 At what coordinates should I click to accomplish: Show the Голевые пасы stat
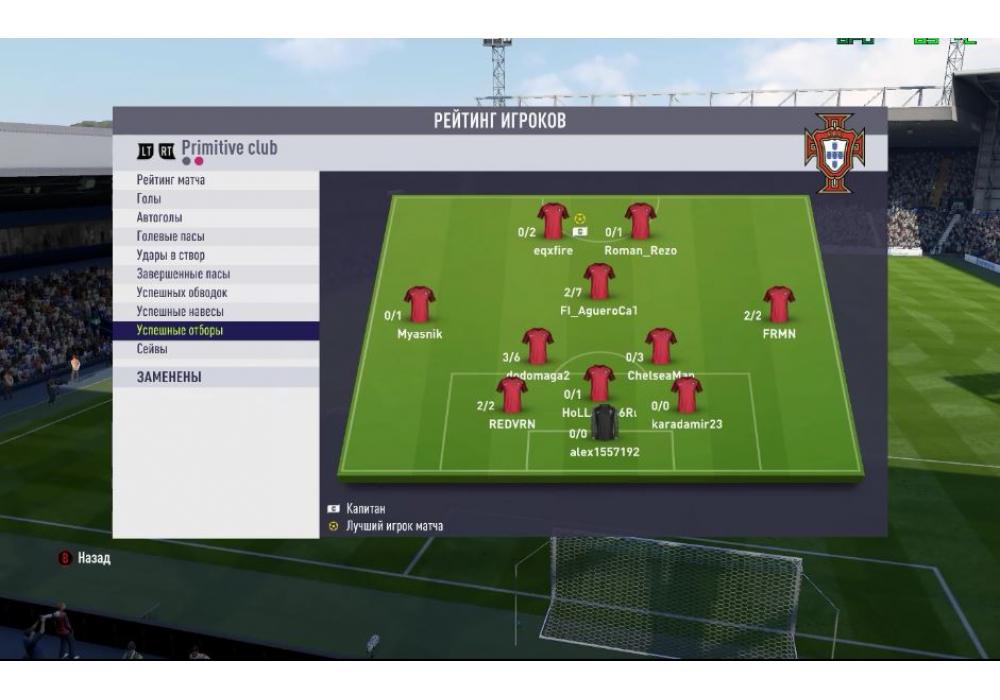click(170, 237)
